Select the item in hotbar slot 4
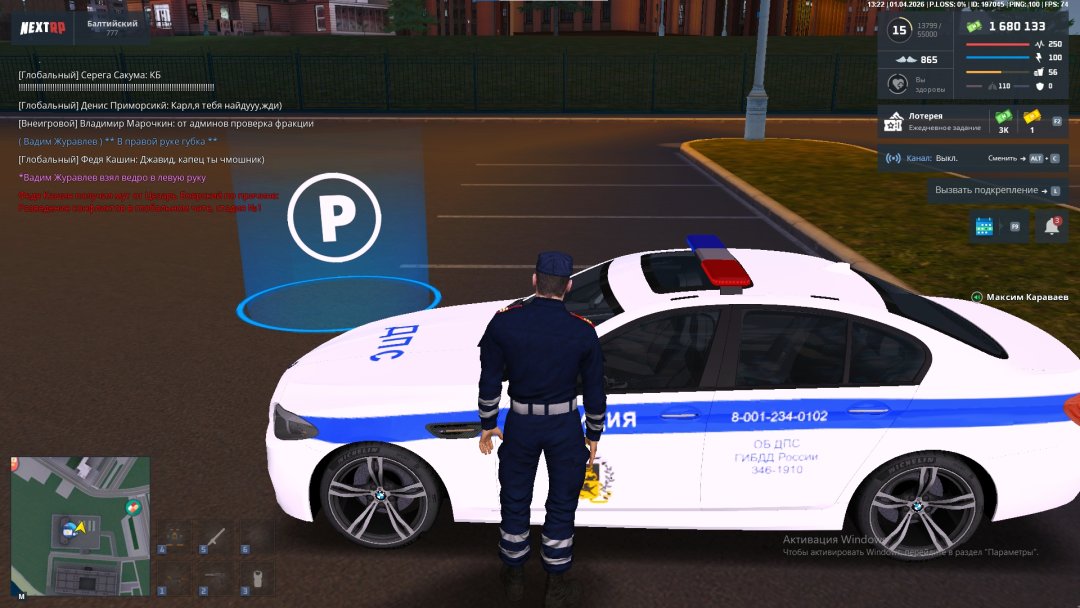1080x608 pixels. click(175, 537)
